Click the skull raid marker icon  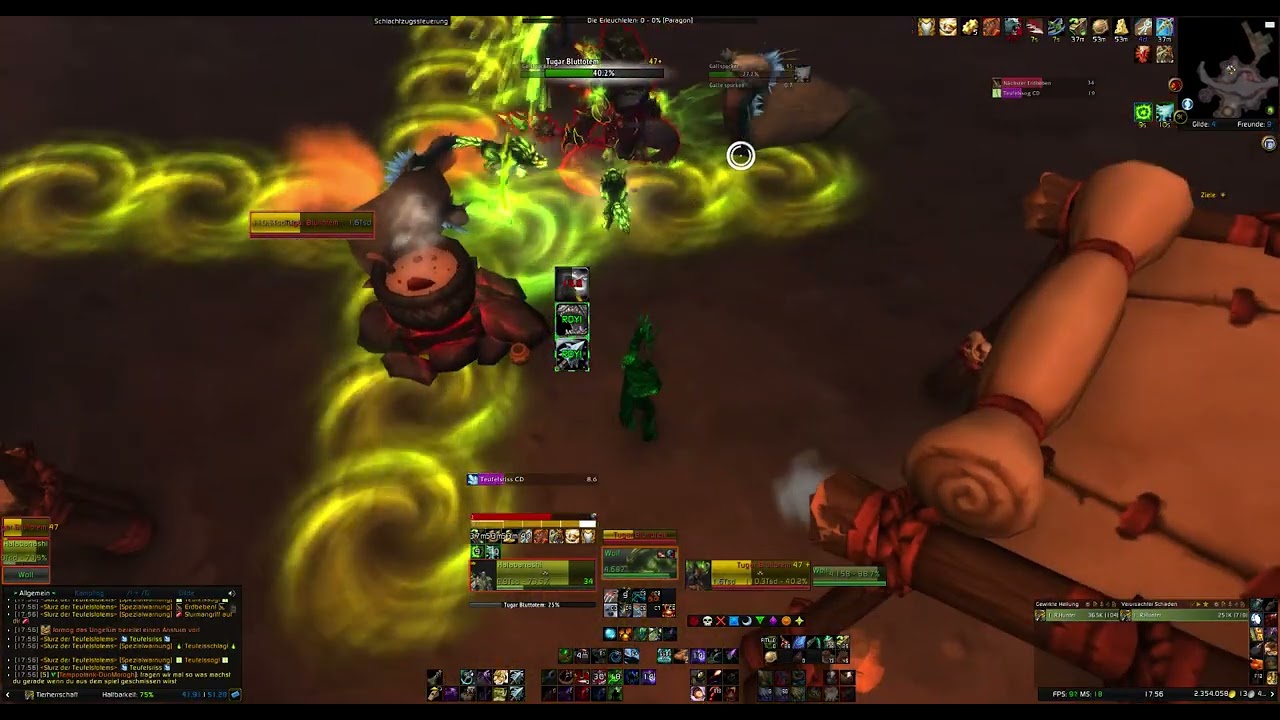click(707, 620)
